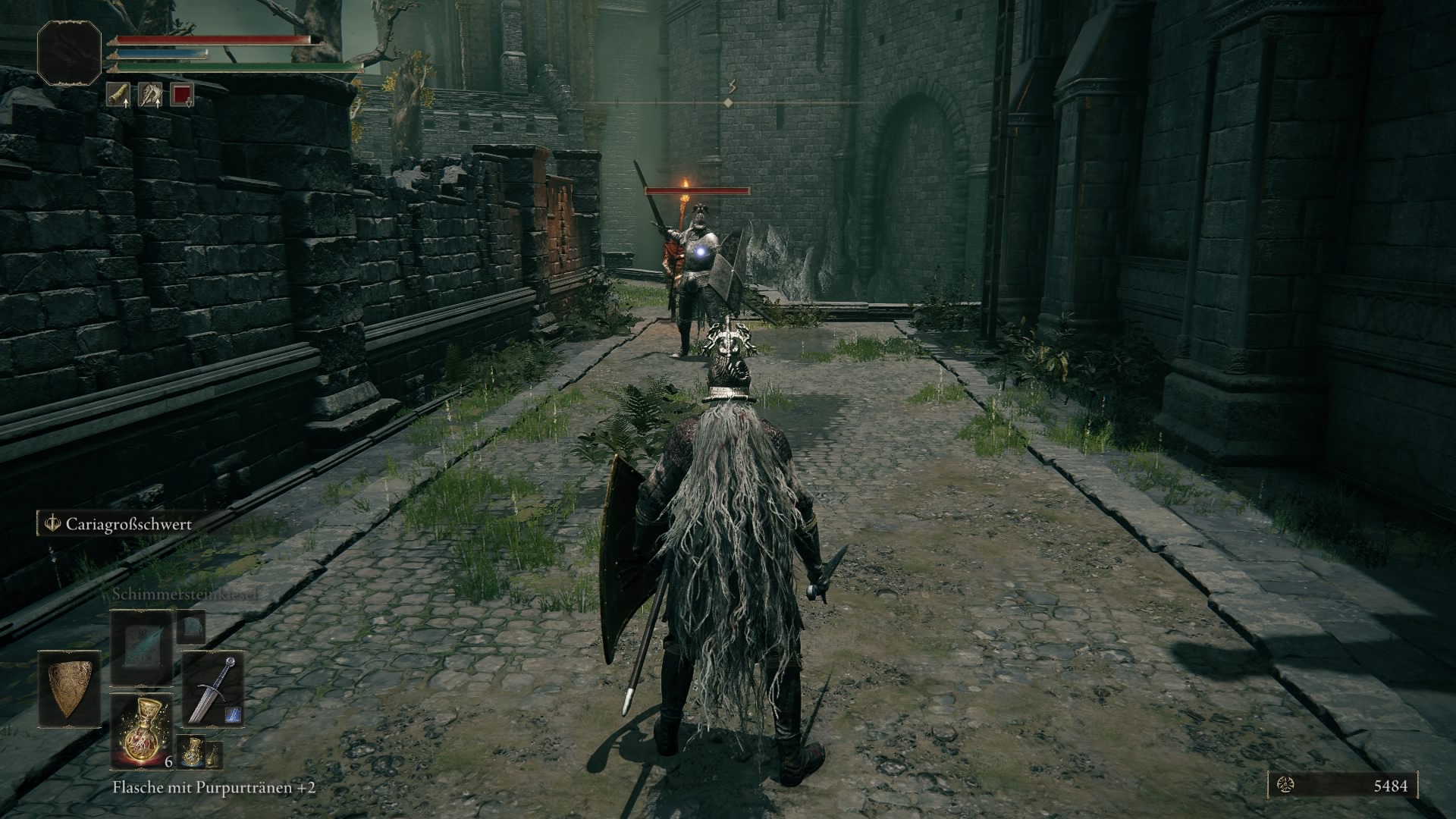Click the dark octagonal frame beside the bars
This screenshot has height=819, width=1456.
[70, 52]
